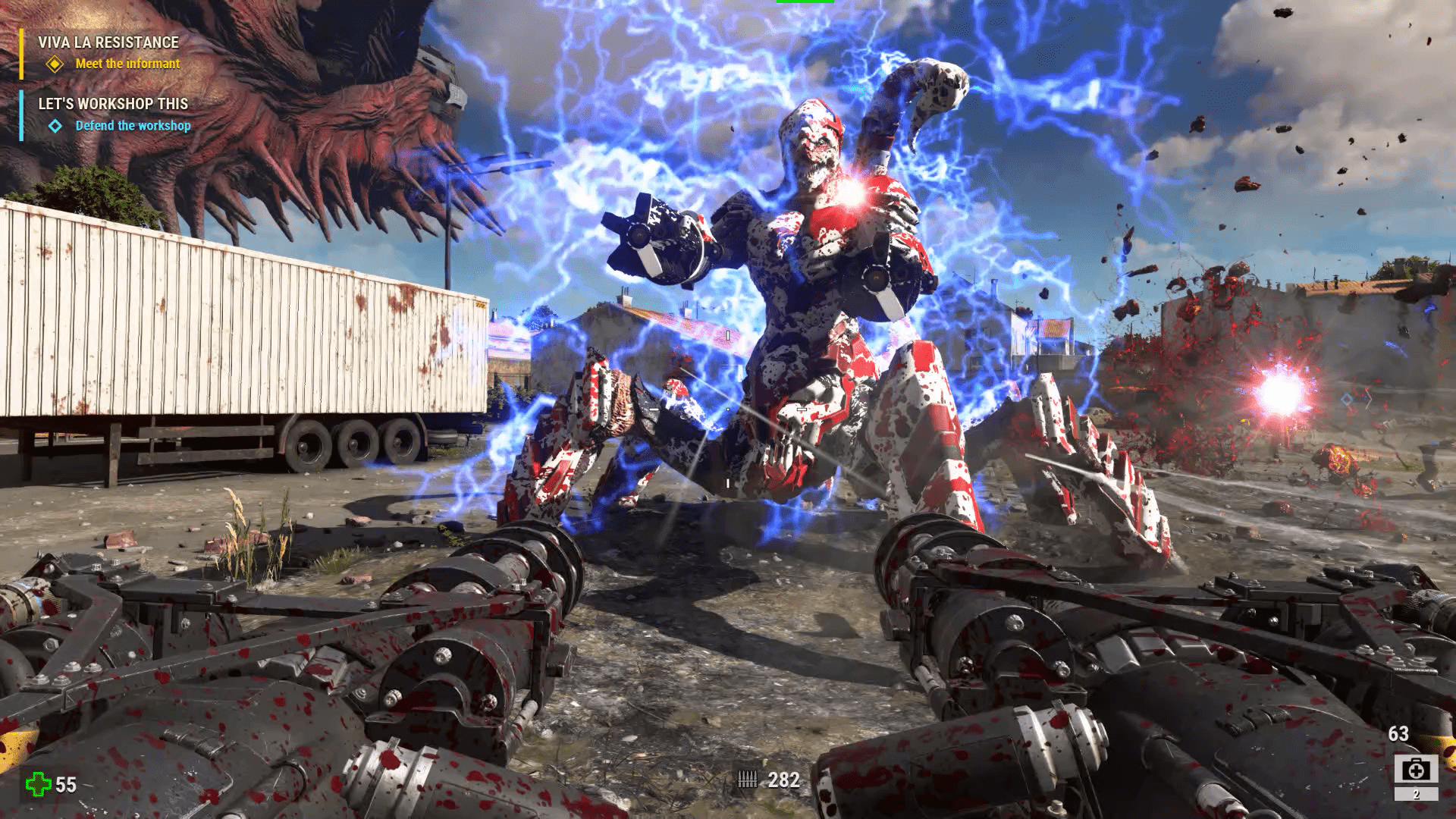This screenshot has width=1456, height=819.
Task: Click the yellow objective progress bar
Action: point(20,53)
